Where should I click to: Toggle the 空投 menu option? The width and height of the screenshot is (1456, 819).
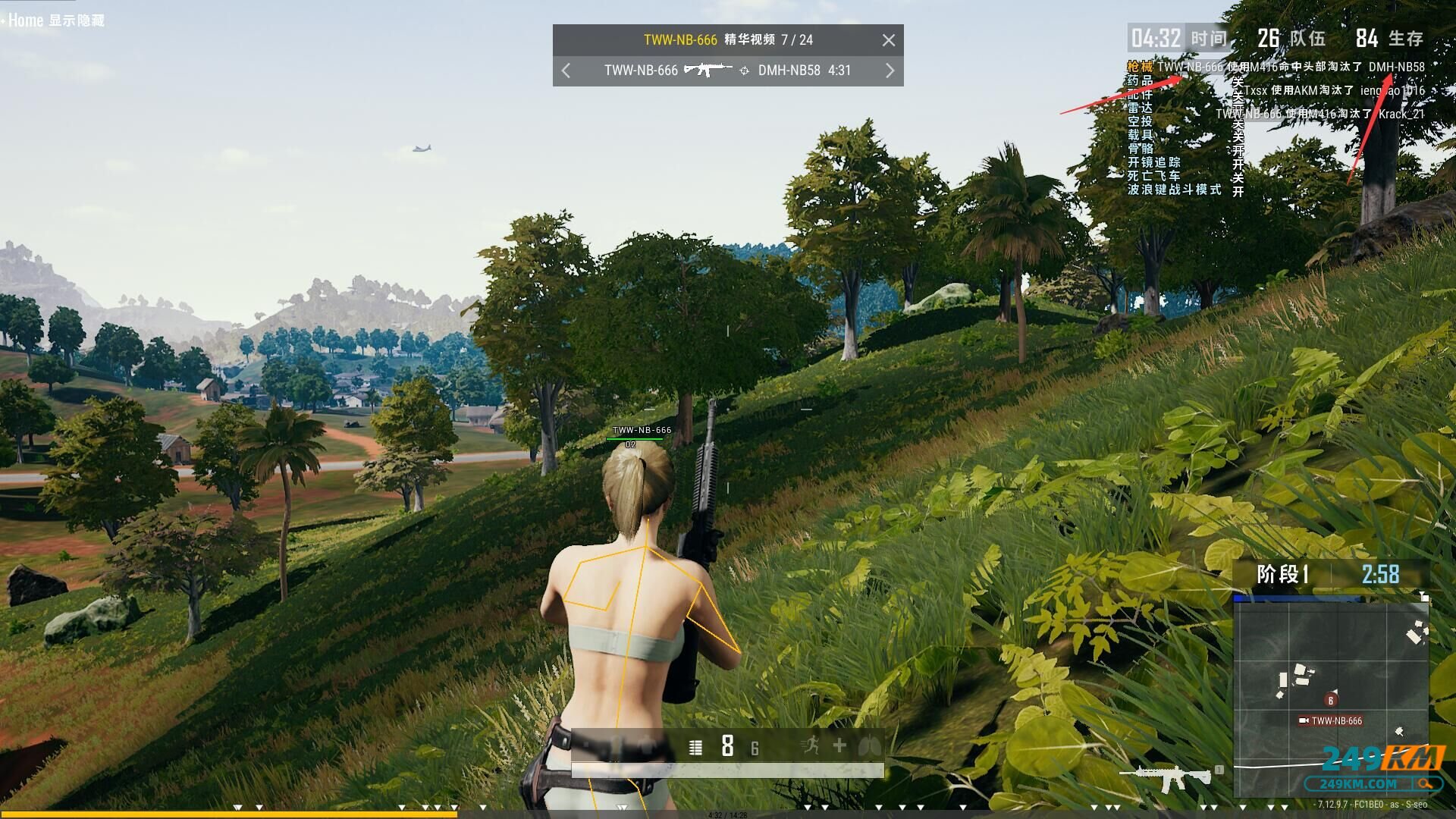pyautogui.click(x=1140, y=121)
